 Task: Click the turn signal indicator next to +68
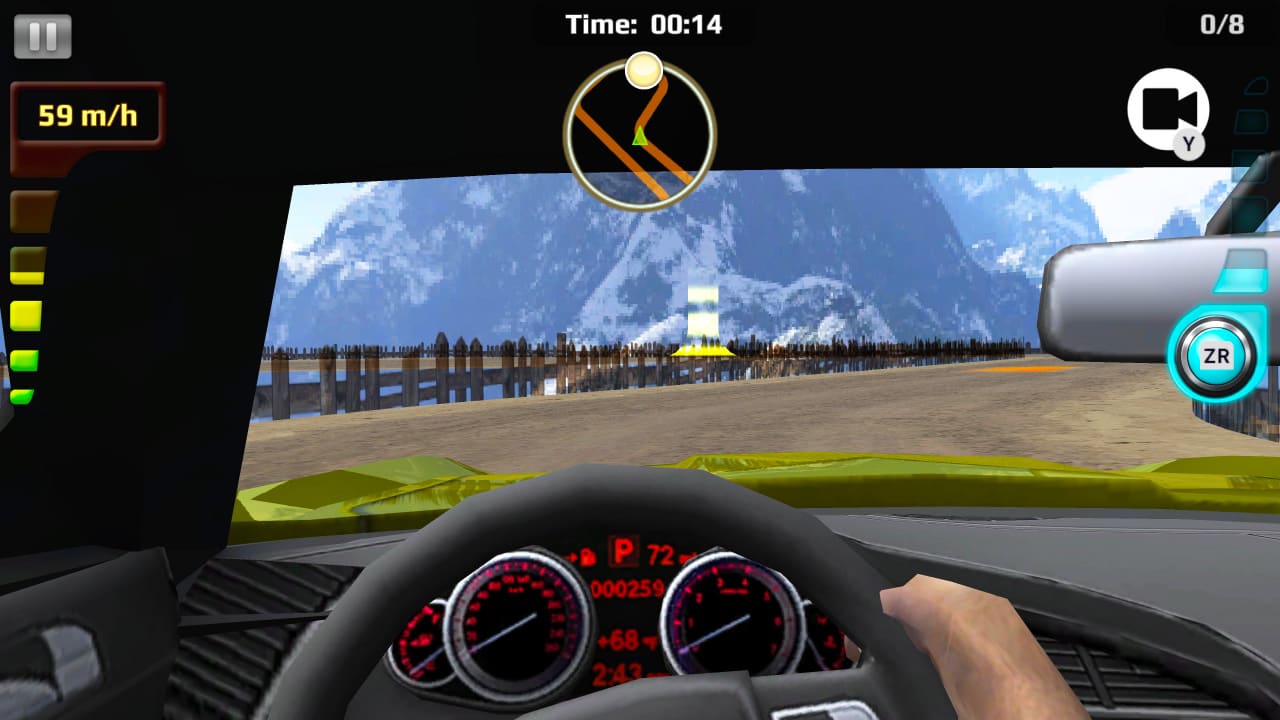[x=649, y=639]
